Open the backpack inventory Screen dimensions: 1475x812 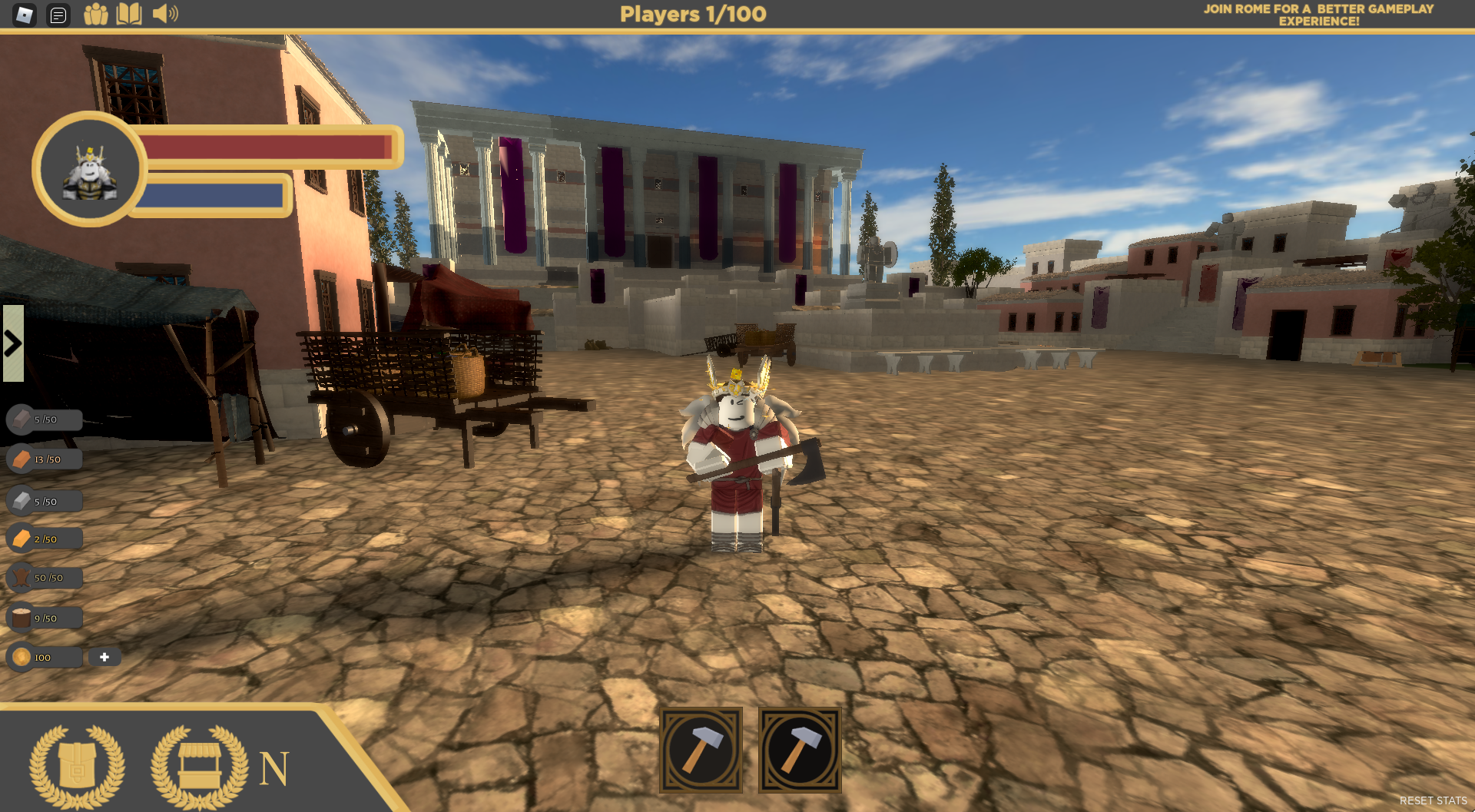(77, 767)
